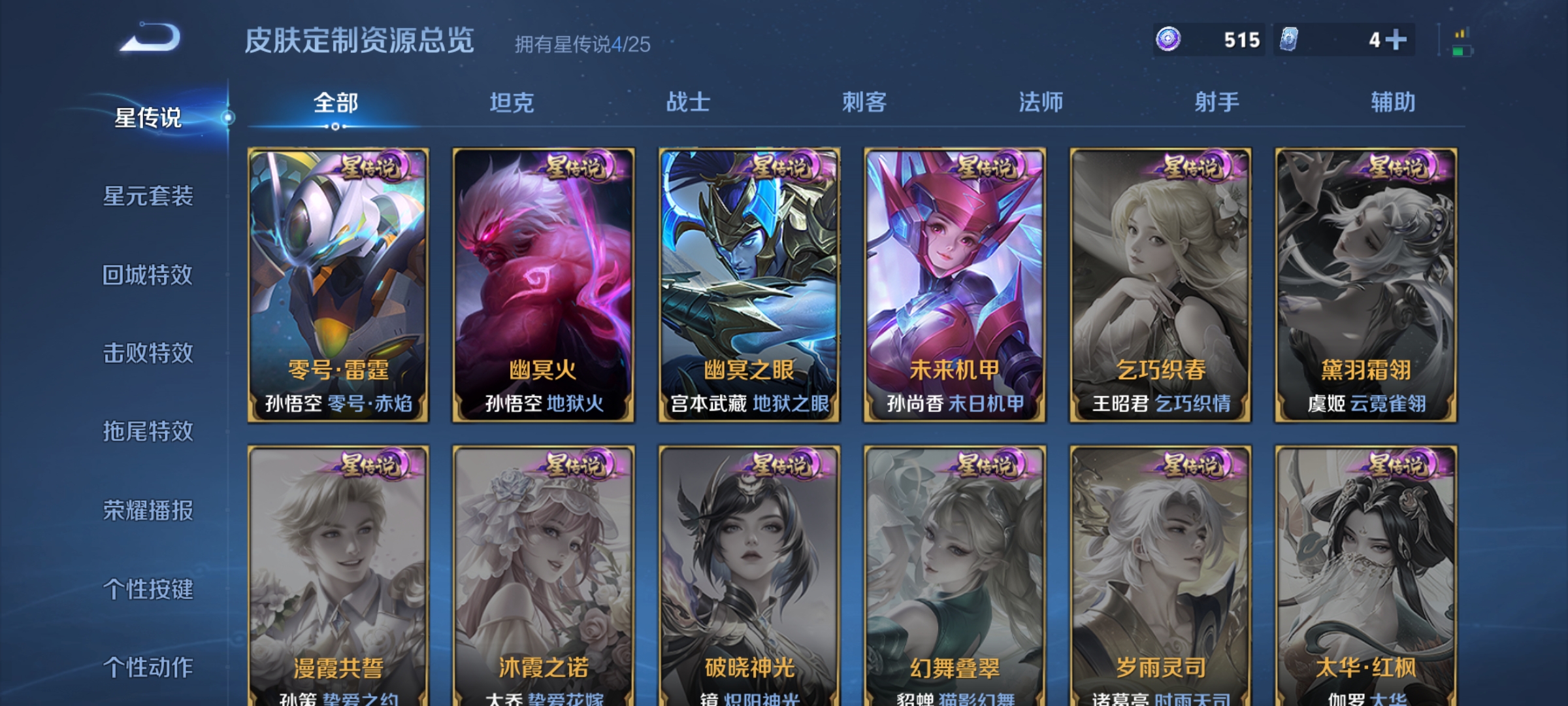Open the 法师 category tab
1568x706 pixels.
(1041, 103)
